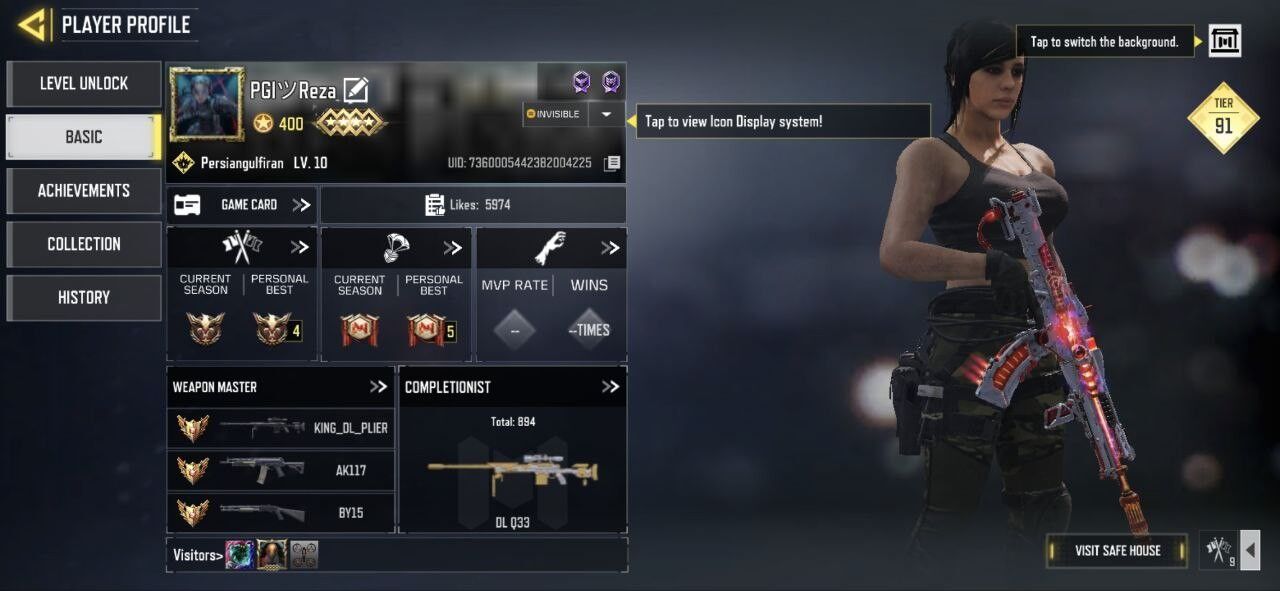Select the AK117 weapon master row
Screen dimensions: 1280x591
point(281,470)
